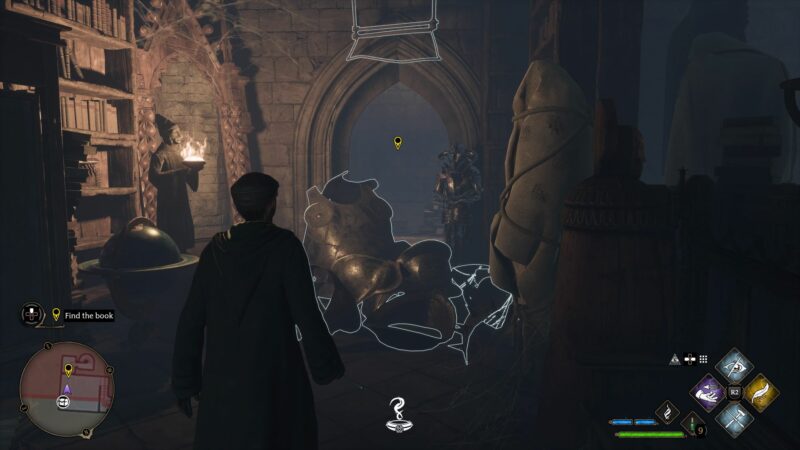The width and height of the screenshot is (800, 450).
Task: Use the Wiggenweld potion icon
Action: pos(690,425)
